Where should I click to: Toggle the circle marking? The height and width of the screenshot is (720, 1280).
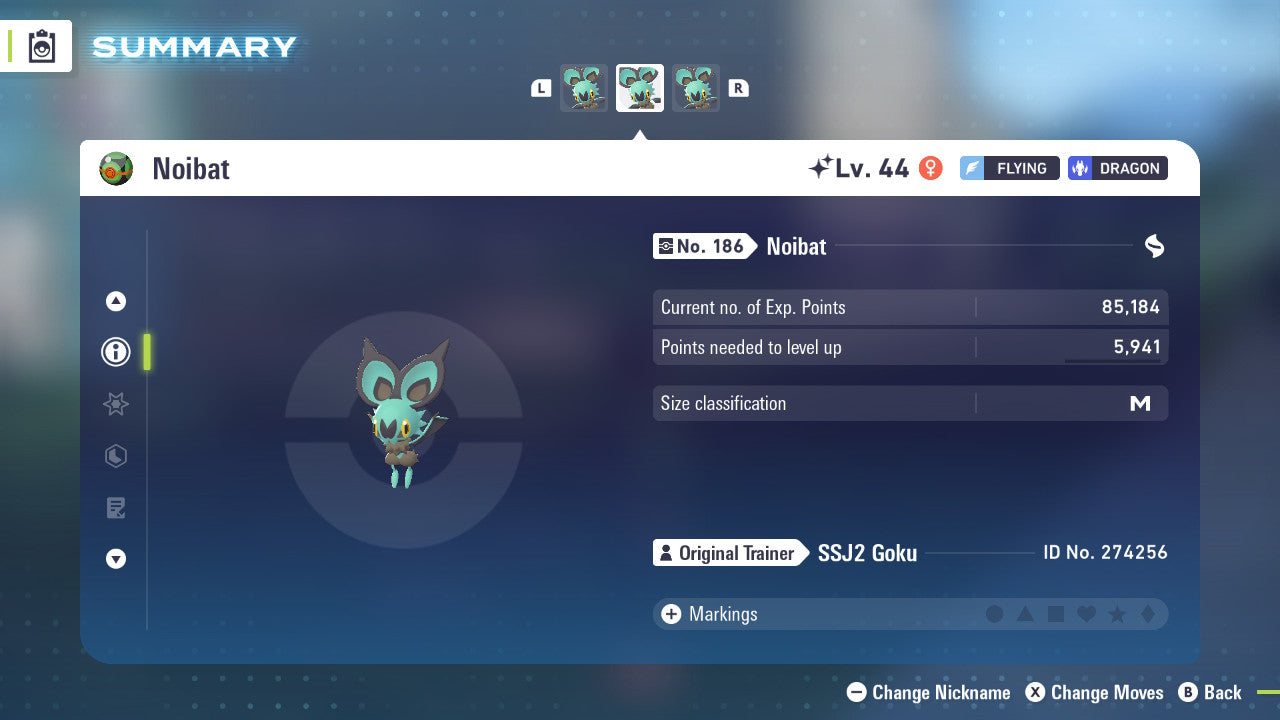pos(995,614)
